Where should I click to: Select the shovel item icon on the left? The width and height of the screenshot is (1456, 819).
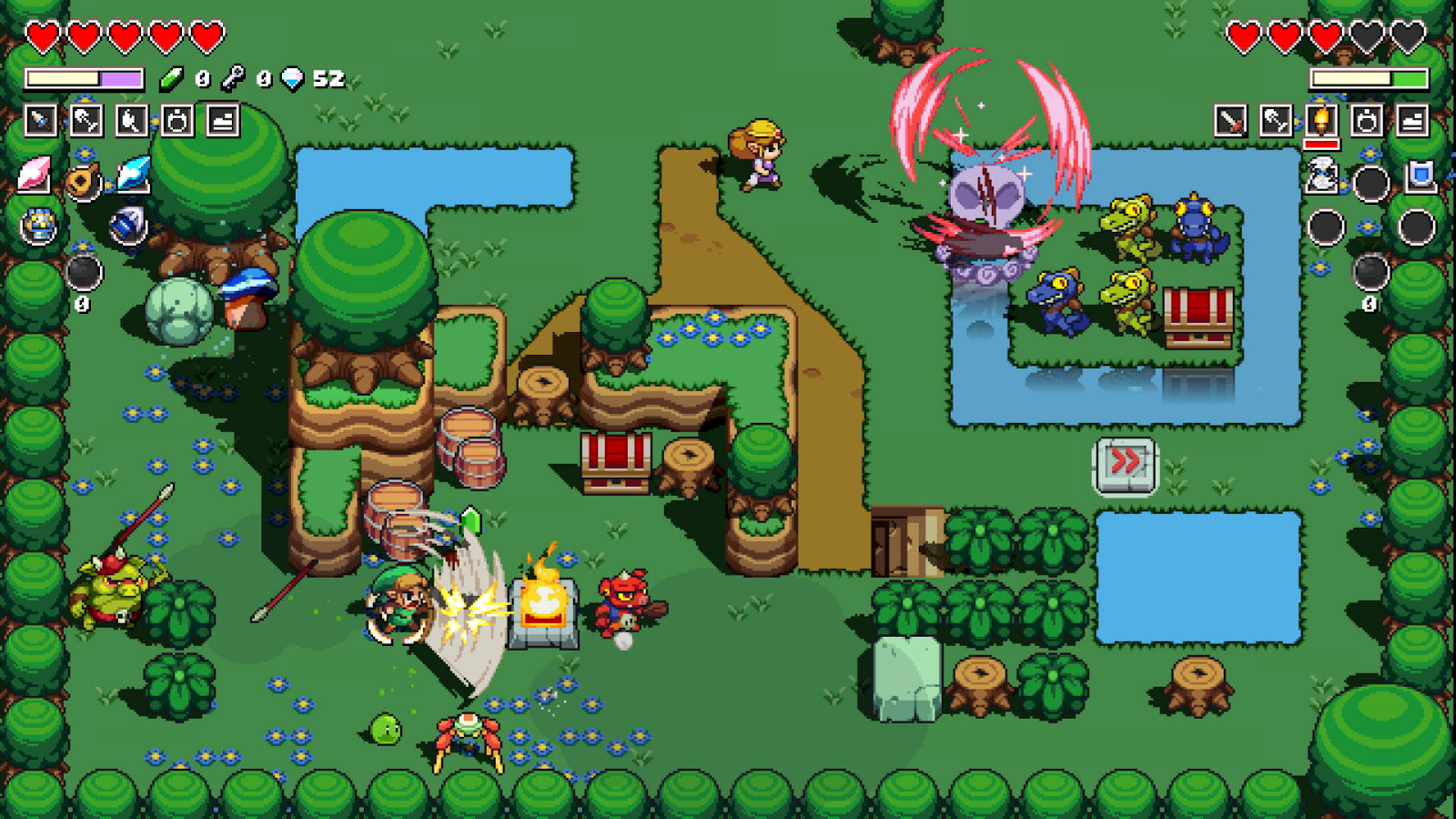[x=87, y=120]
